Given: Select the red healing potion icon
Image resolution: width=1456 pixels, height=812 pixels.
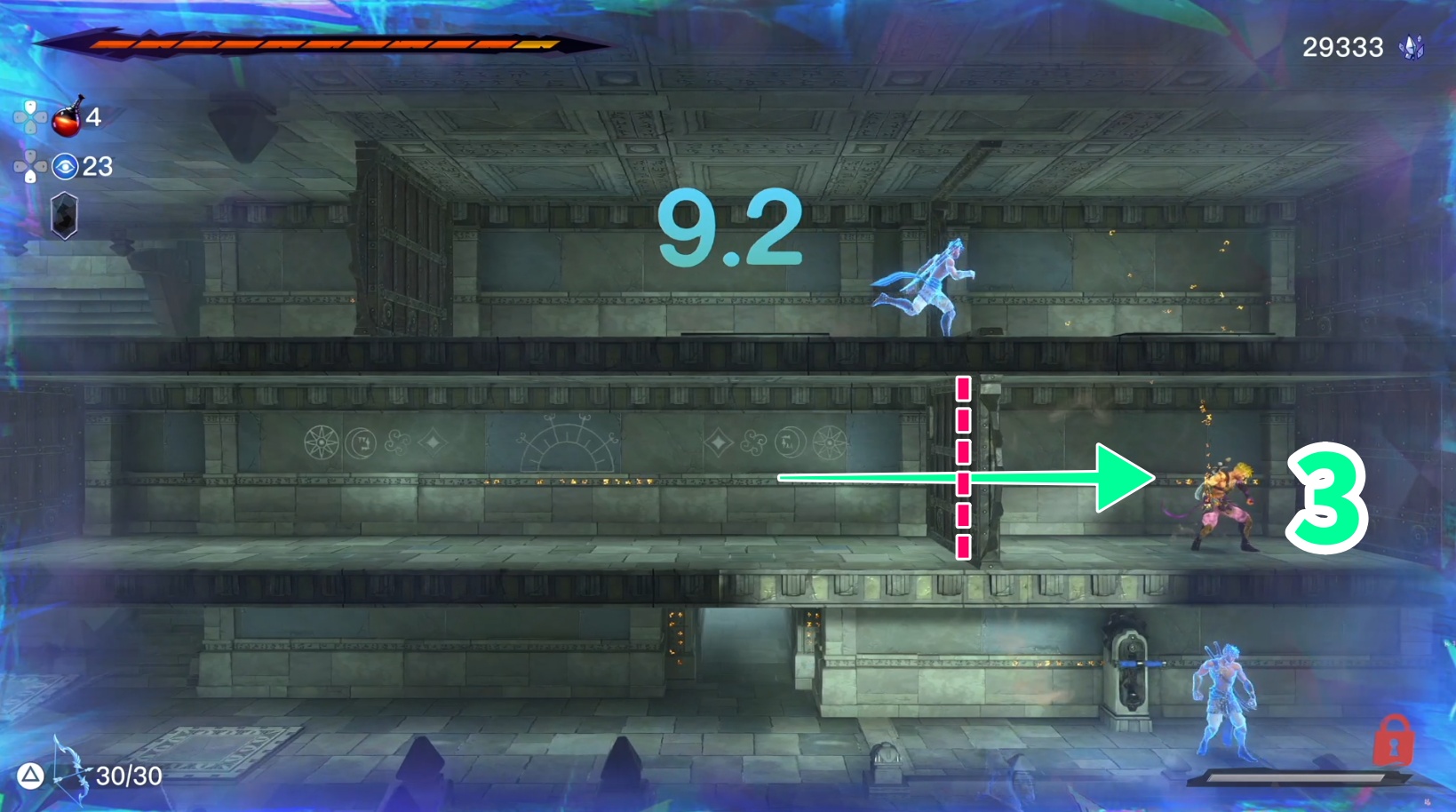Looking at the screenshot, I should pyautogui.click(x=67, y=118).
